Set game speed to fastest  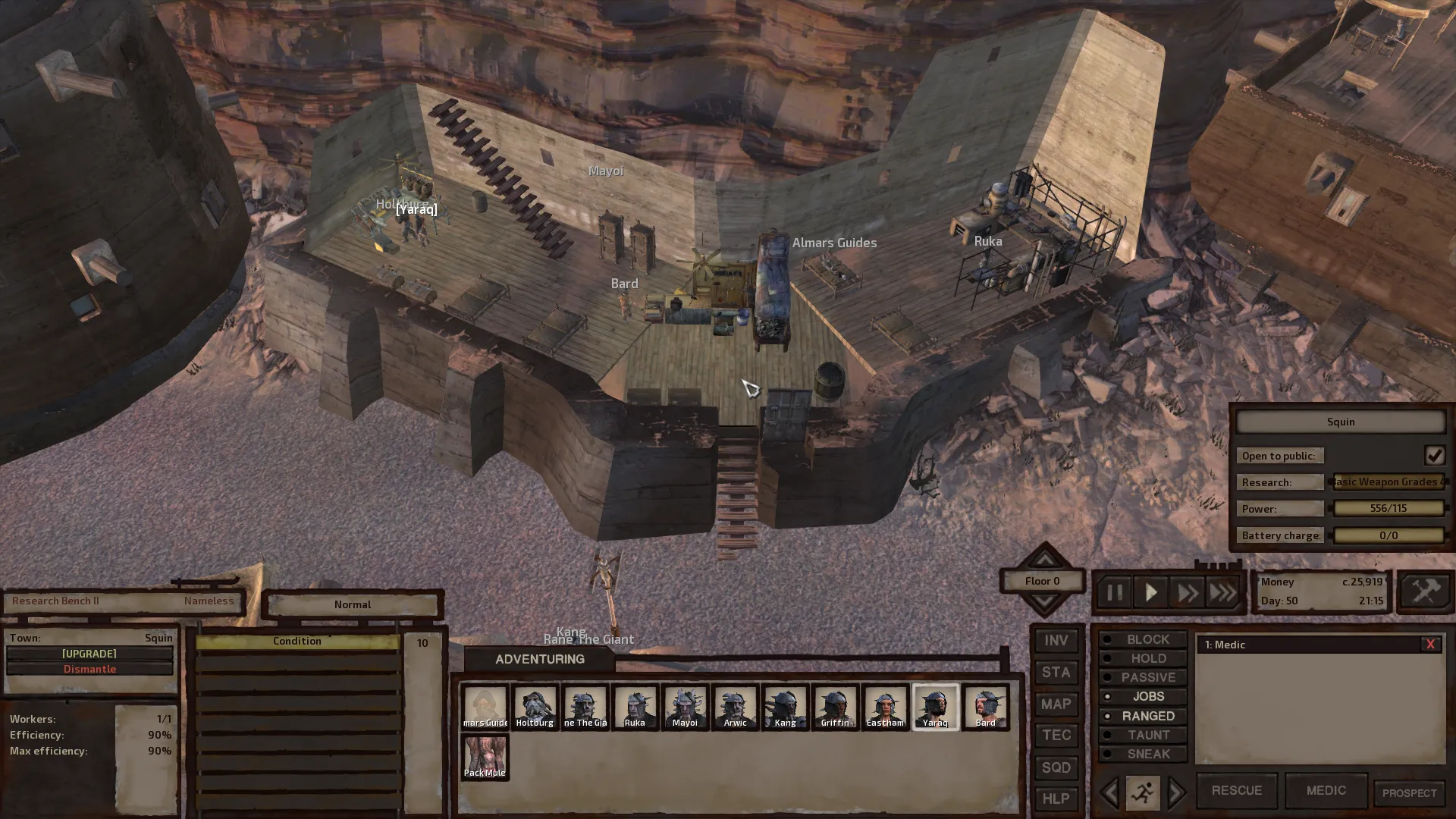(1222, 592)
